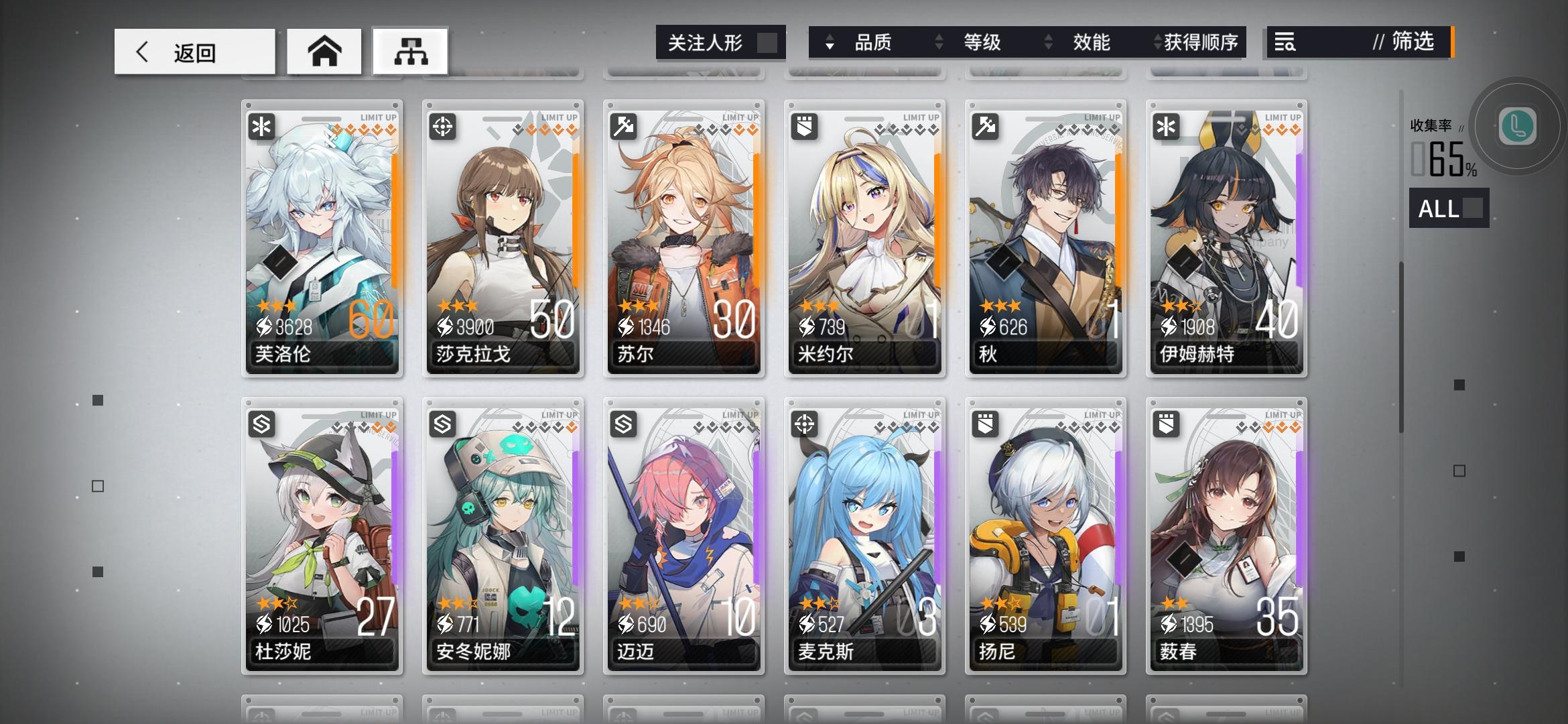Select the snowflake class icon on 芙洛伦's card
The width and height of the screenshot is (1568, 724).
tap(261, 126)
